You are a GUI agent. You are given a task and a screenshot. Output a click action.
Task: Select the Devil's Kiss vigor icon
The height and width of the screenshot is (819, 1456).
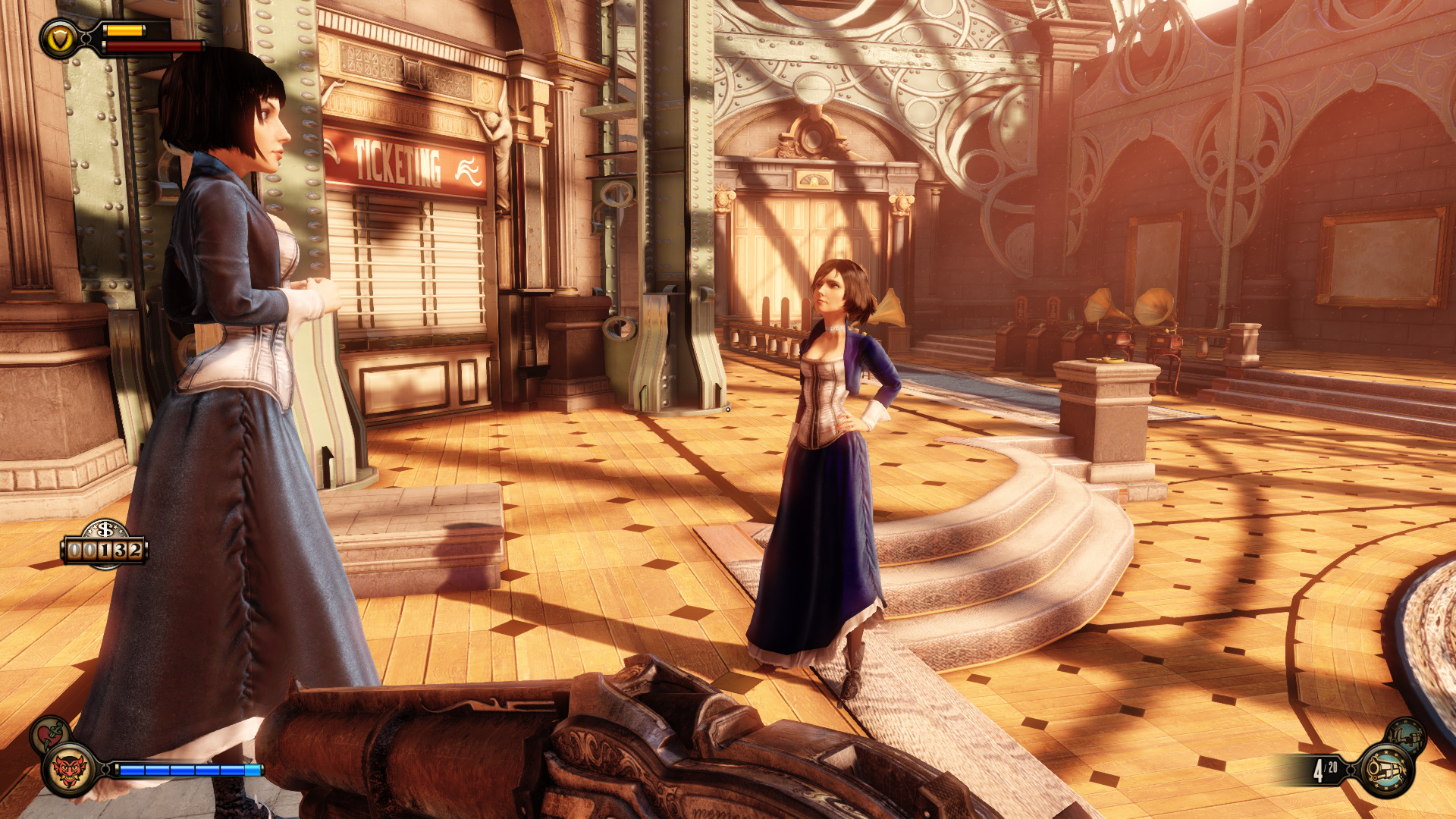(68, 770)
